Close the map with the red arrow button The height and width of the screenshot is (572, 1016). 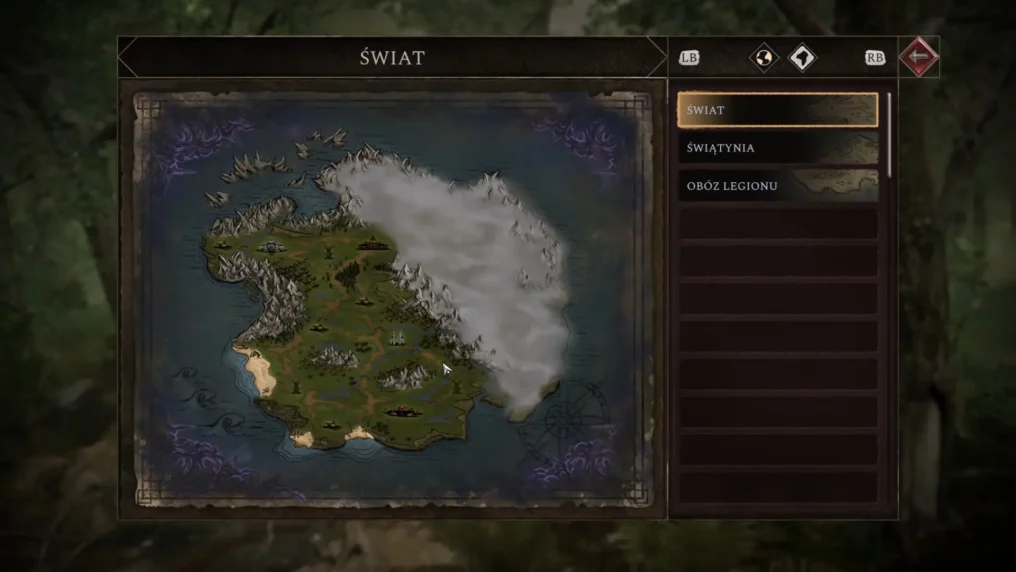918,57
